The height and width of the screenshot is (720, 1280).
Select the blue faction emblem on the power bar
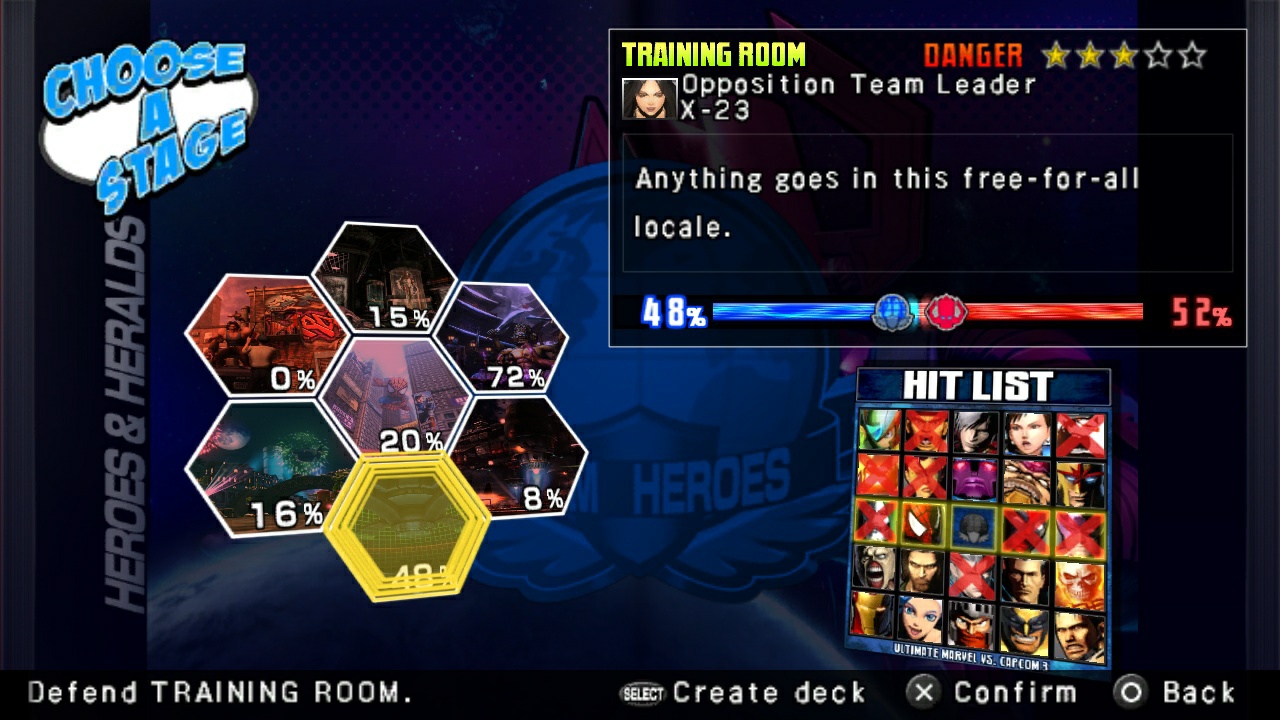[x=890, y=311]
